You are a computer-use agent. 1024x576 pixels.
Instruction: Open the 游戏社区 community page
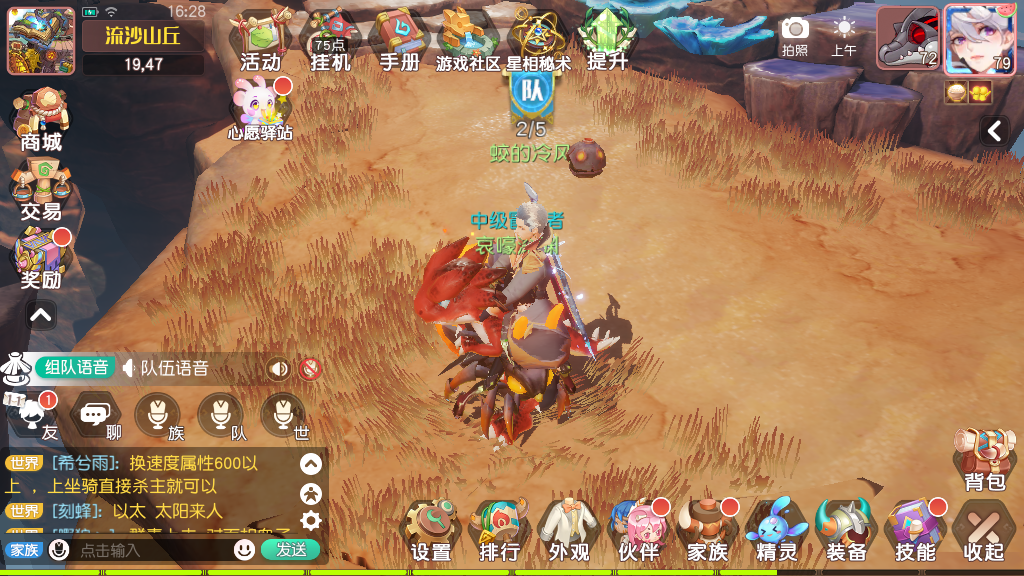[467, 42]
